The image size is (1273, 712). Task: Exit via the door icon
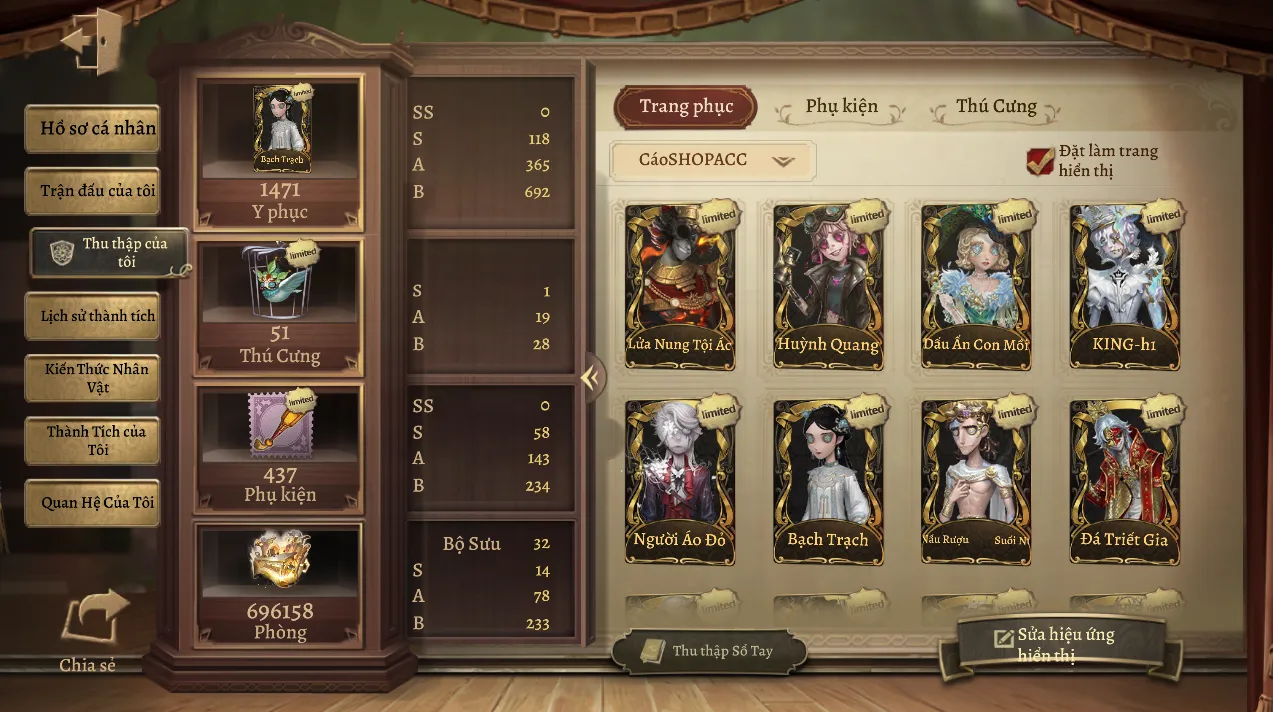click(92, 40)
